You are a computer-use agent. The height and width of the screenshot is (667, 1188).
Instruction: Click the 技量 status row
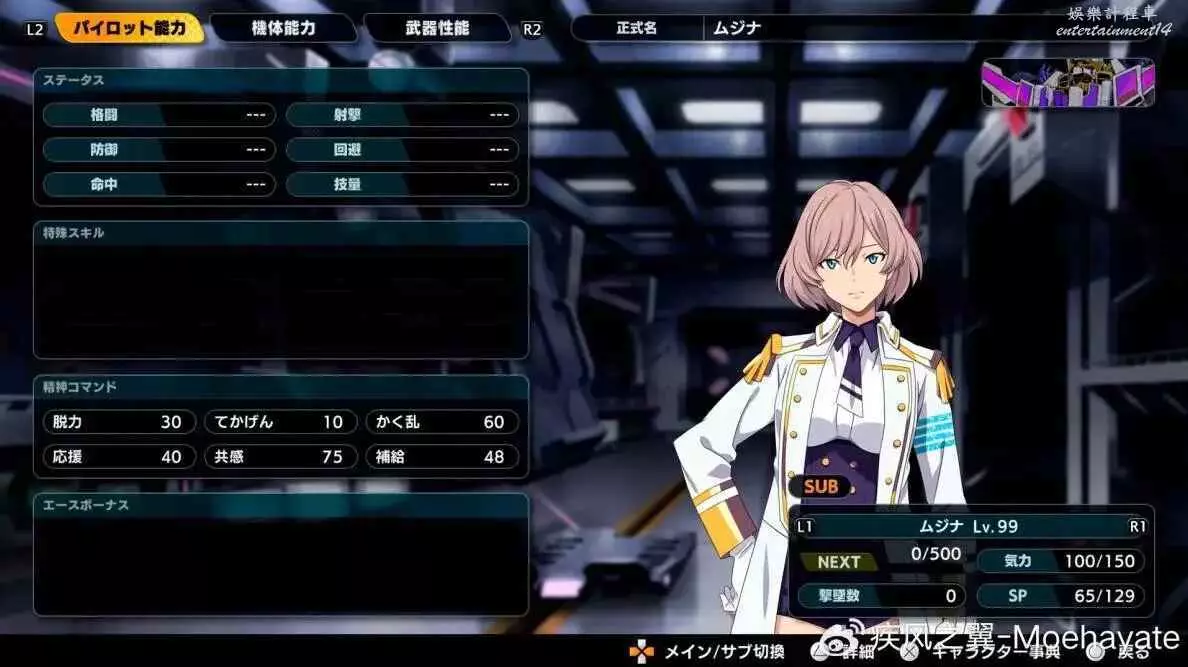point(402,184)
